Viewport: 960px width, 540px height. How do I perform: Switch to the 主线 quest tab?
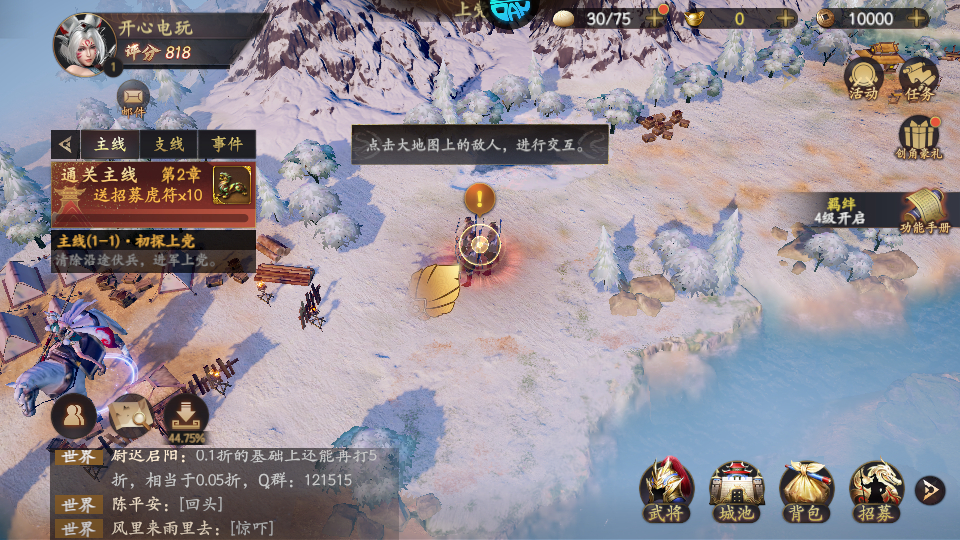110,144
